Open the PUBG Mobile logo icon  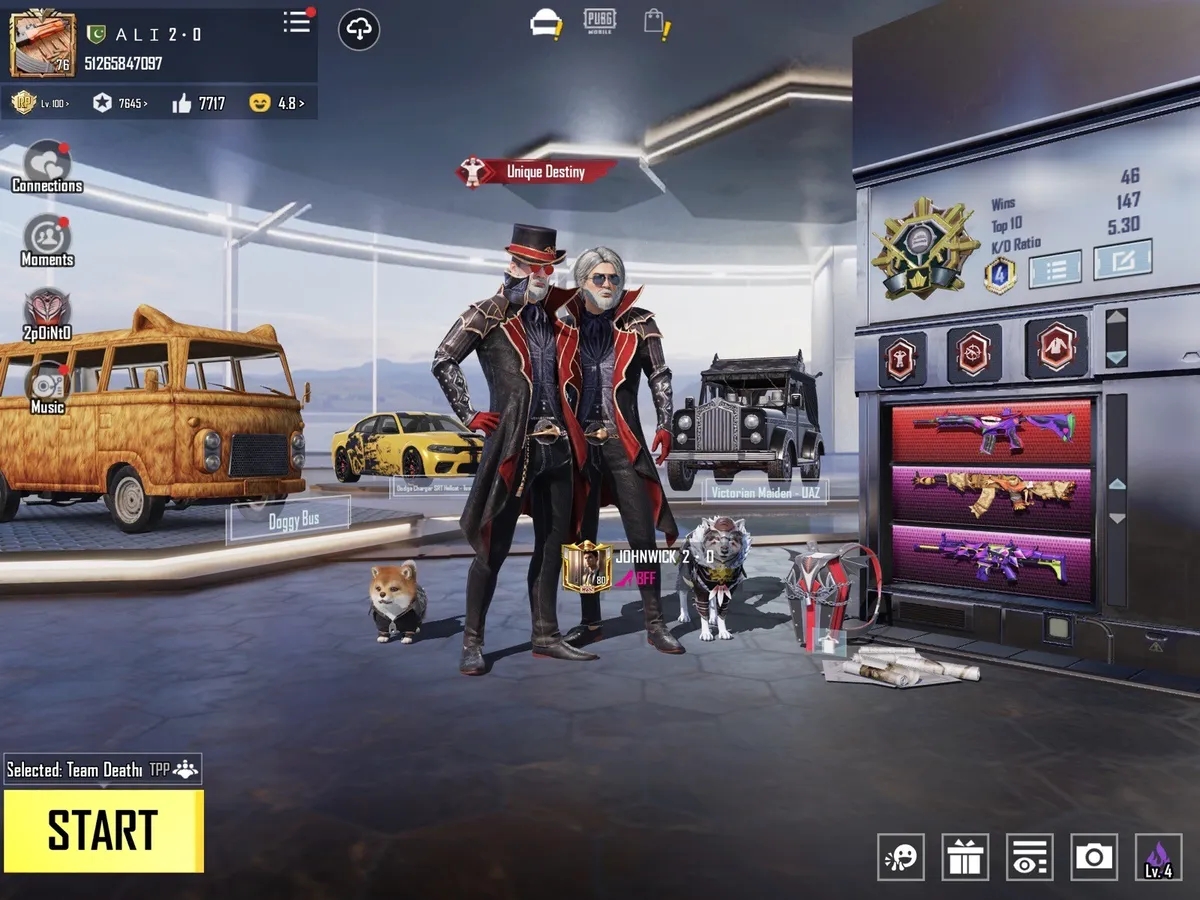[x=599, y=22]
